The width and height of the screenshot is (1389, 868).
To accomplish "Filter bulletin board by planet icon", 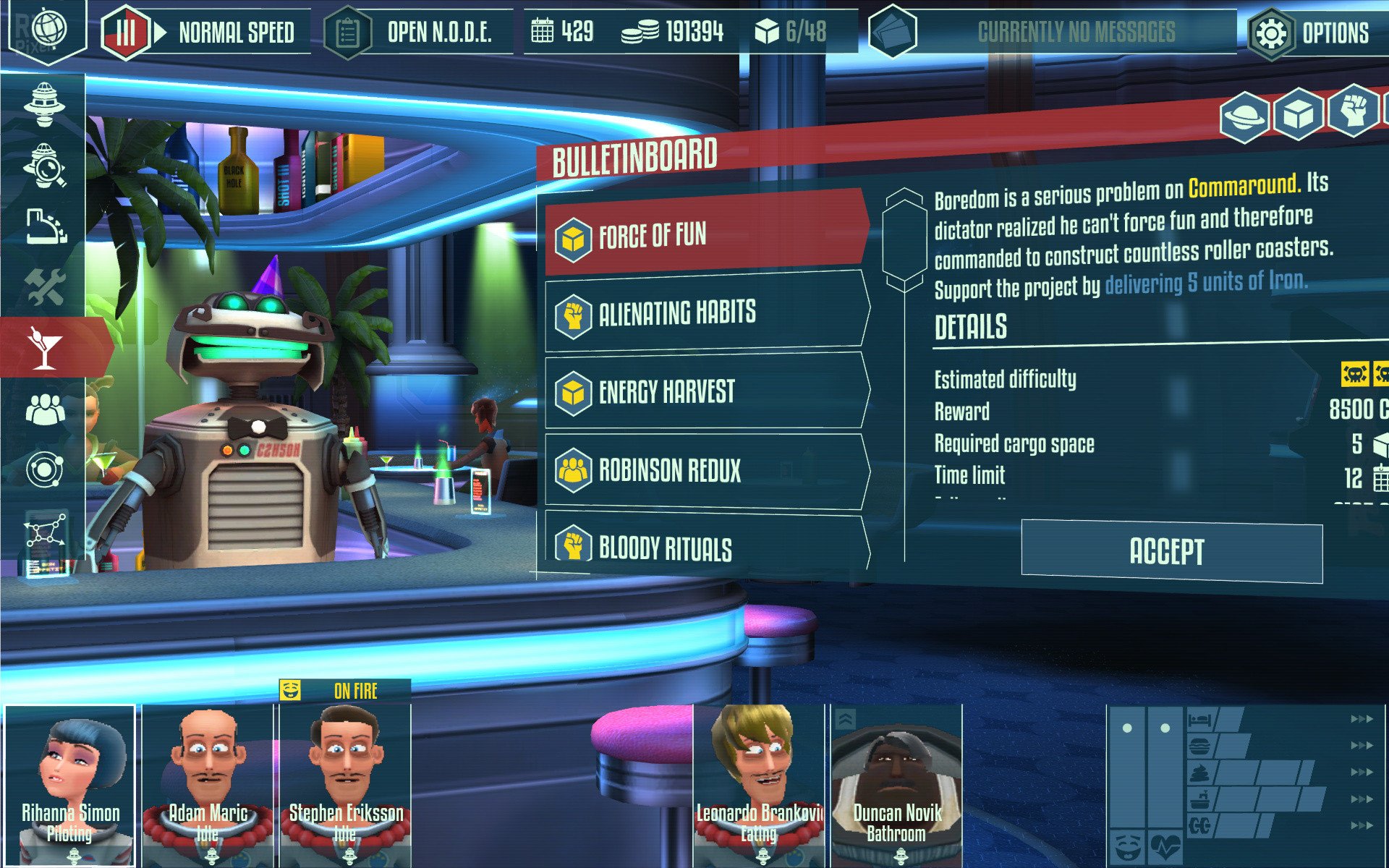I will (1244, 116).
